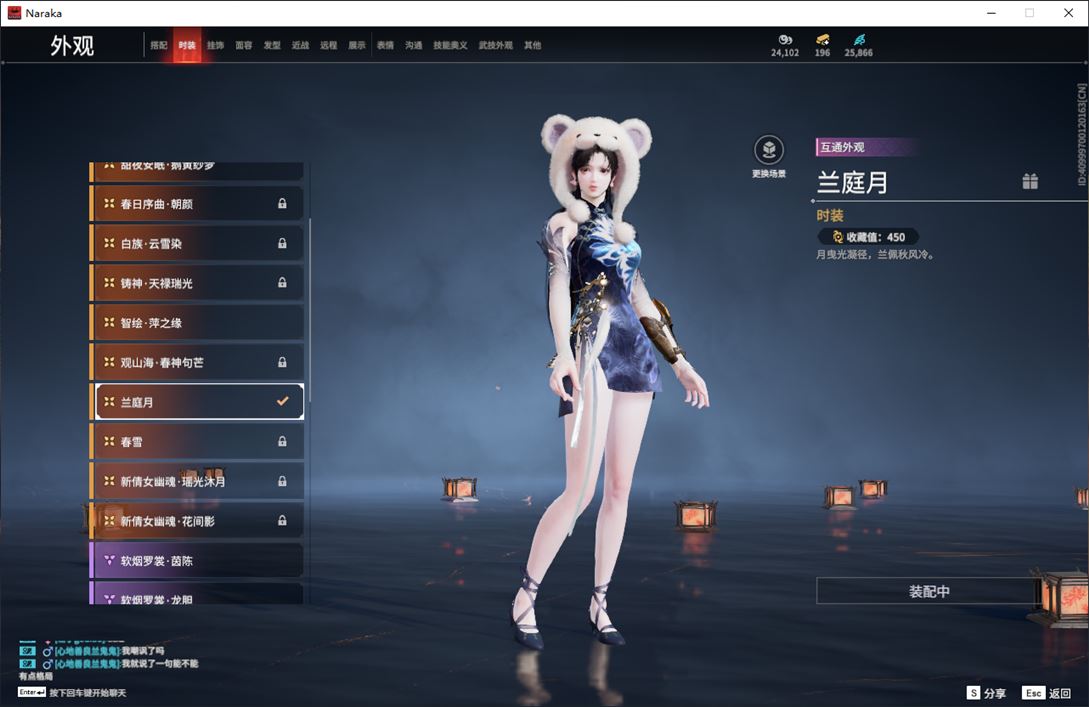Go to the 技能奥义 tab

click(450, 46)
